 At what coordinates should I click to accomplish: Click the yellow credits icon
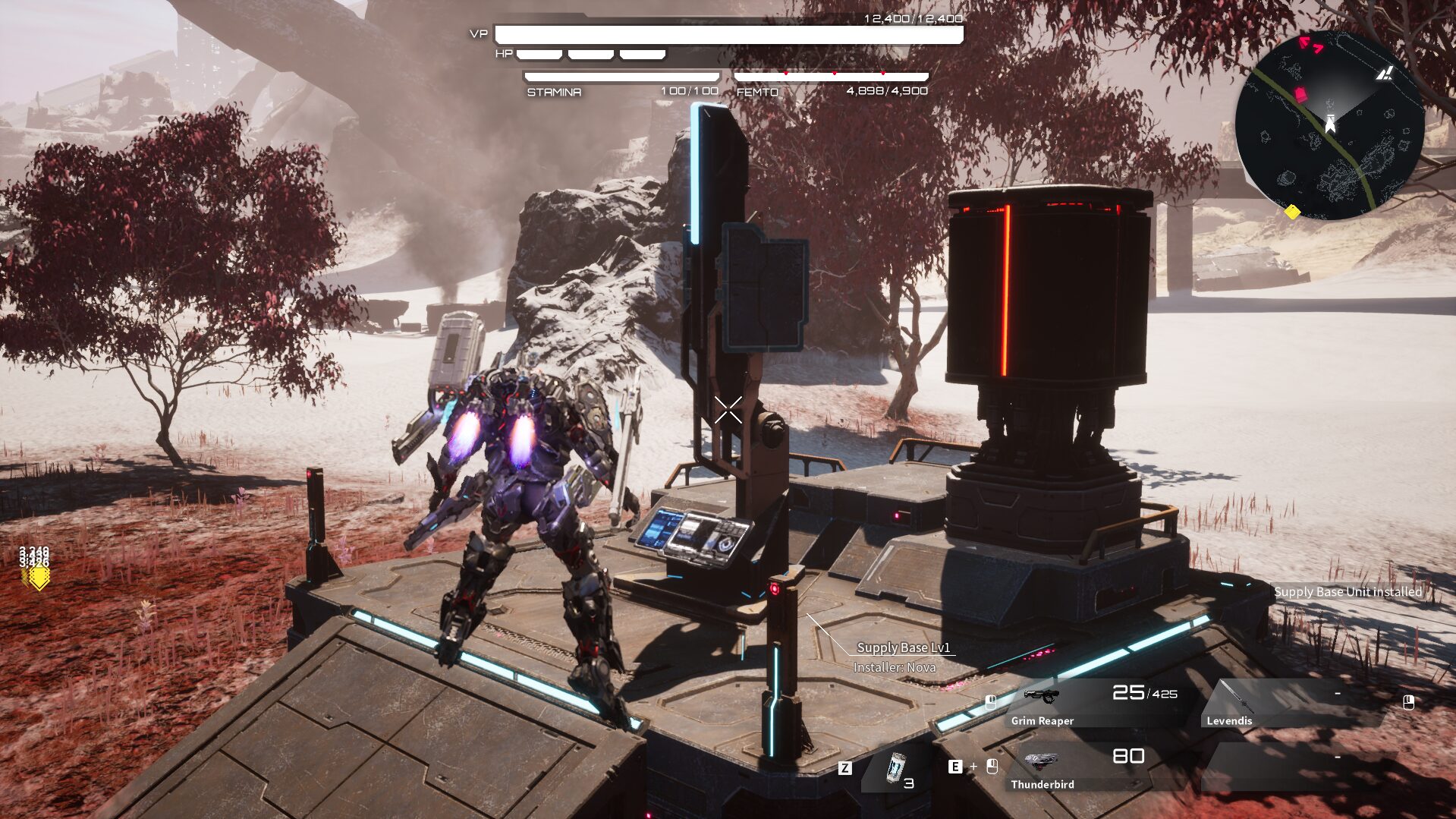(x=37, y=577)
